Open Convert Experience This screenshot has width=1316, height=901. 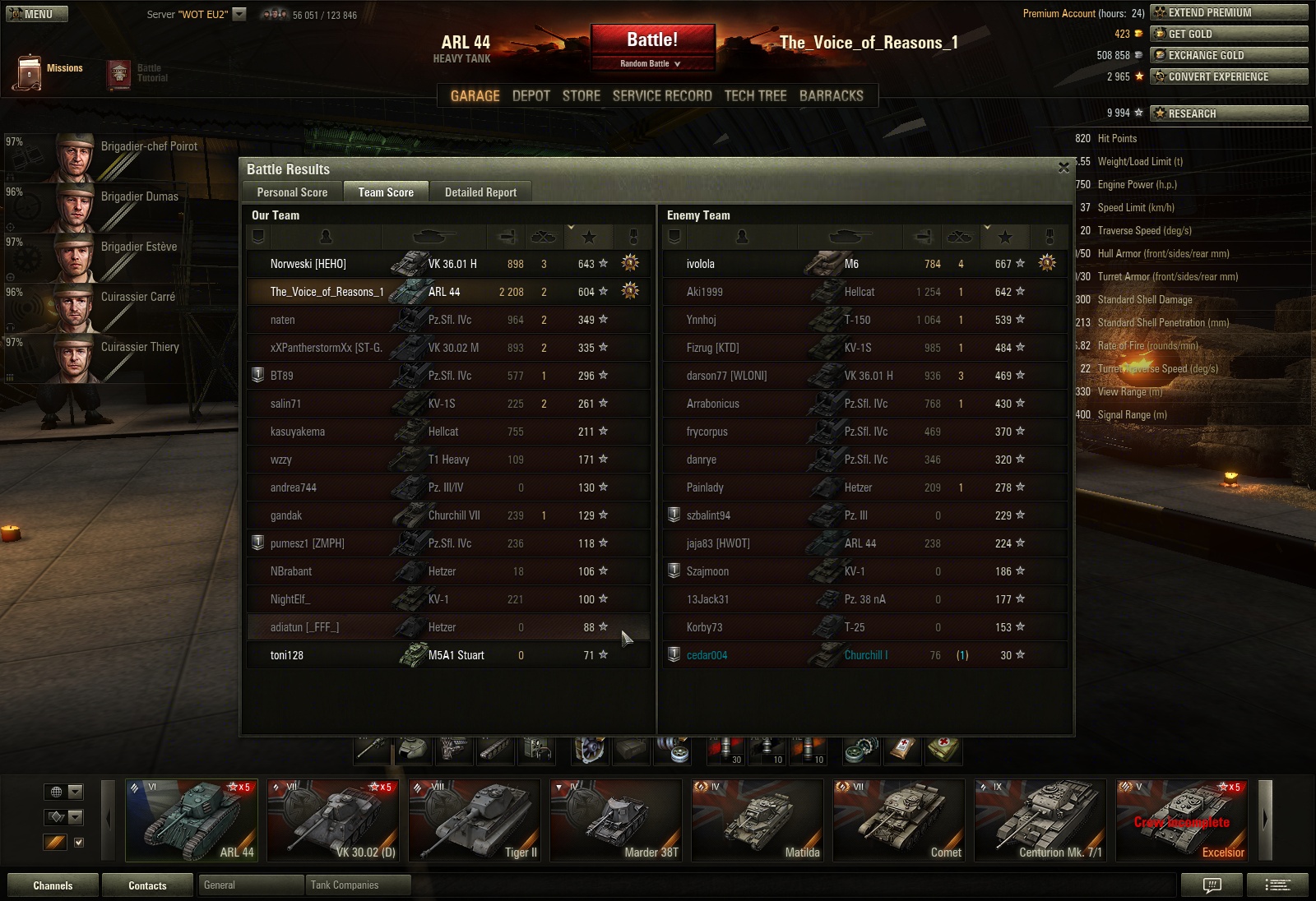1228,76
